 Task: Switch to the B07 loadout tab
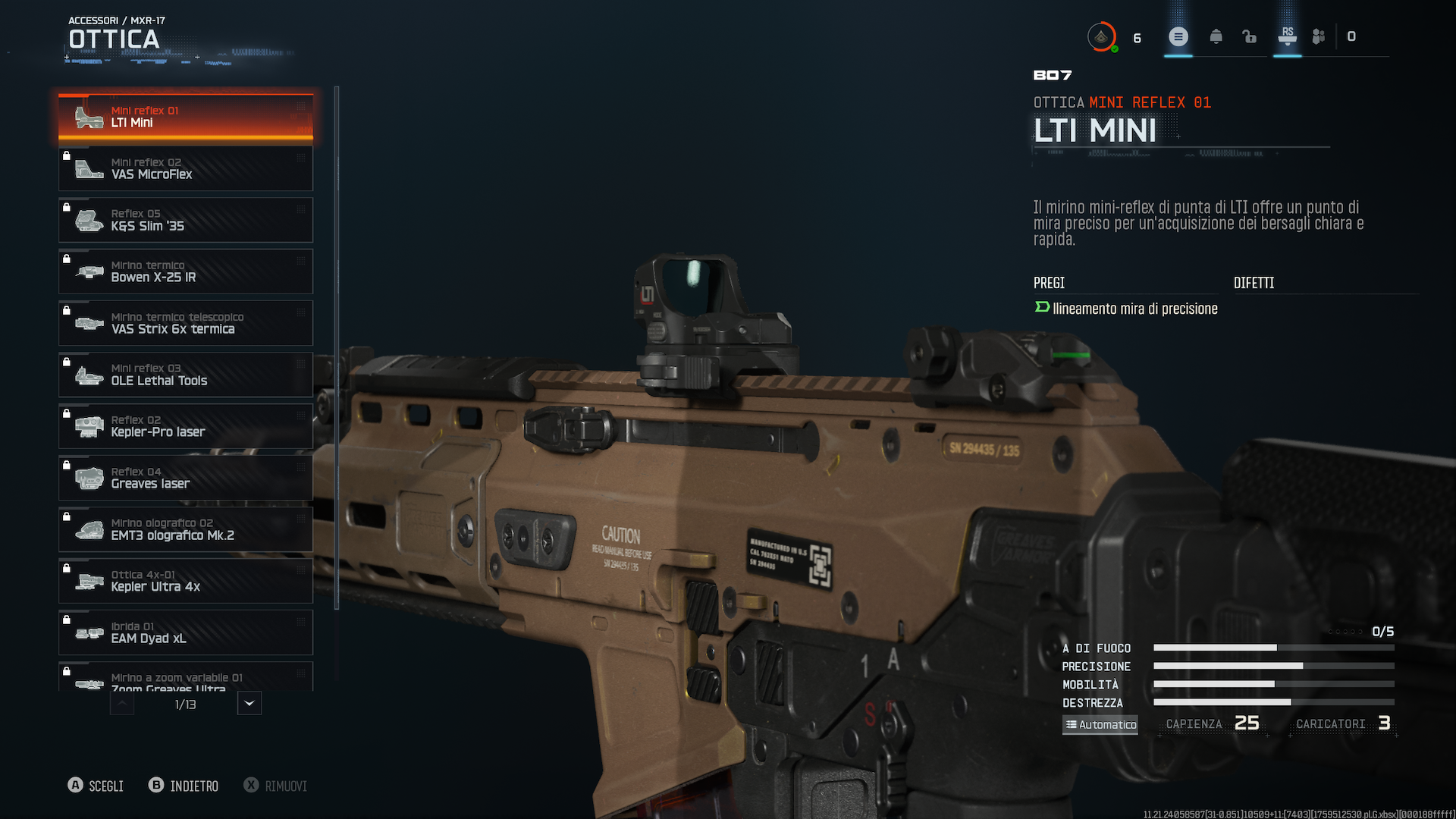[x=1053, y=75]
